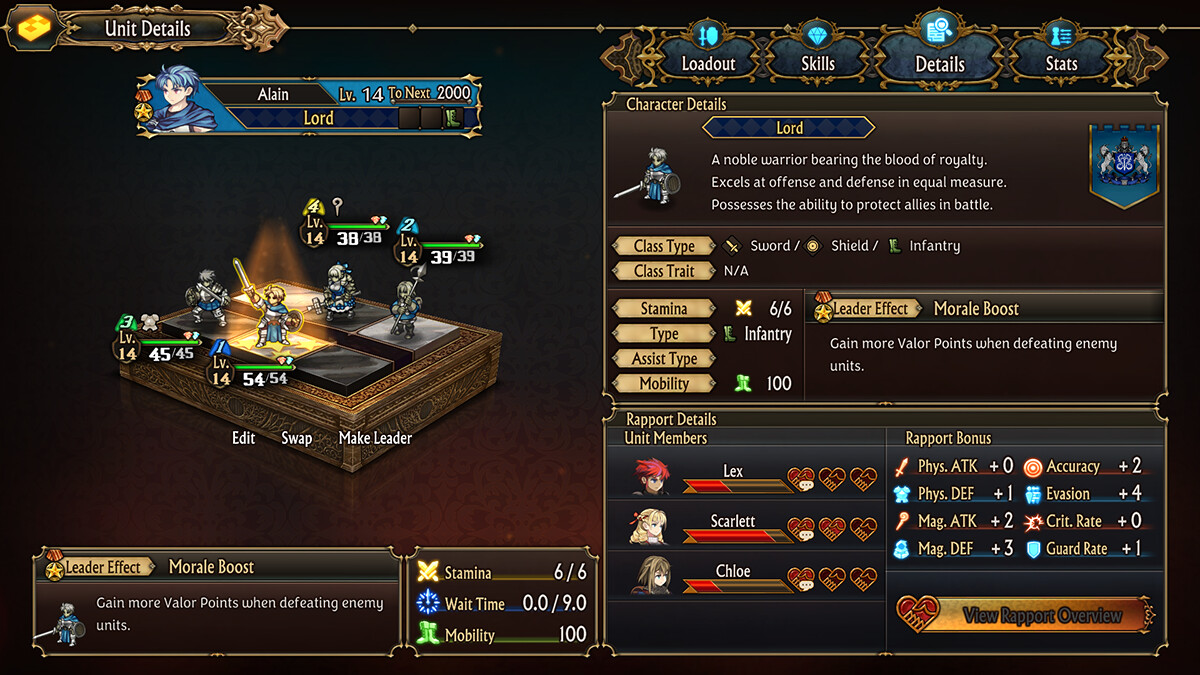Show the Stats tab
Screen dimensions: 1200x675
1061,50
